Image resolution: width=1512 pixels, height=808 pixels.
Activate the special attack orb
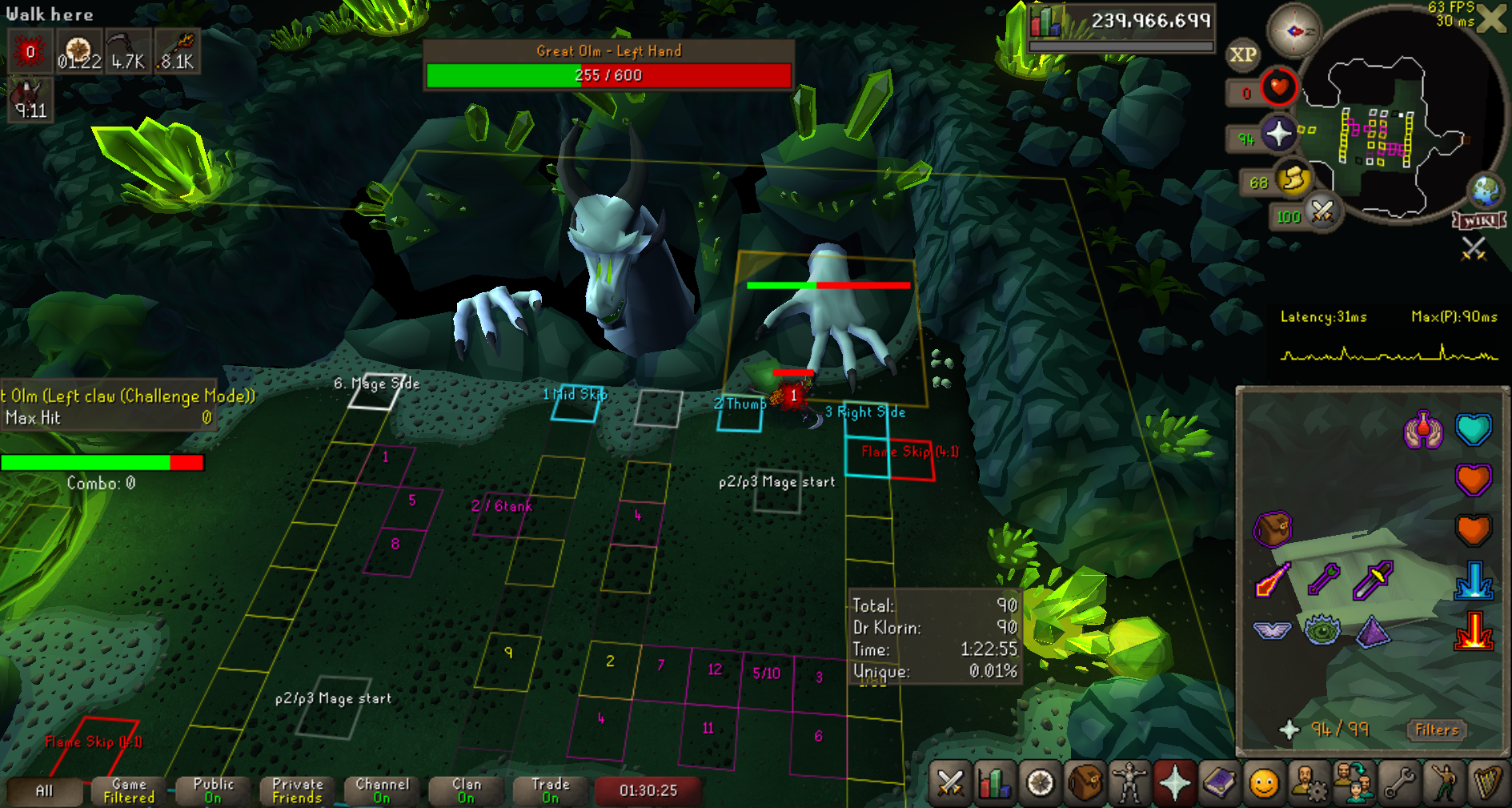coord(1321,212)
